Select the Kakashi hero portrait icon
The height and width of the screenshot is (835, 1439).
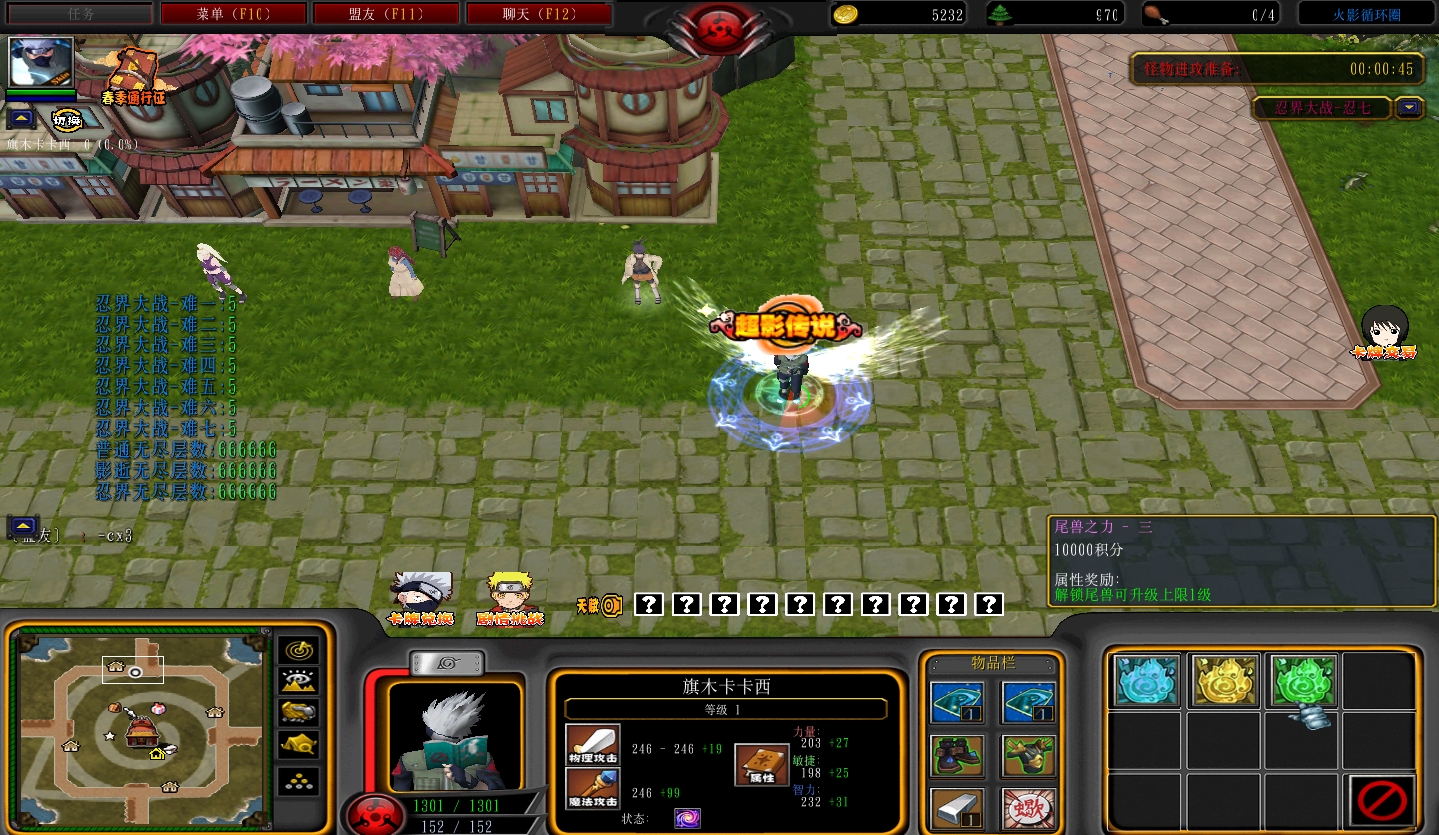coord(41,62)
